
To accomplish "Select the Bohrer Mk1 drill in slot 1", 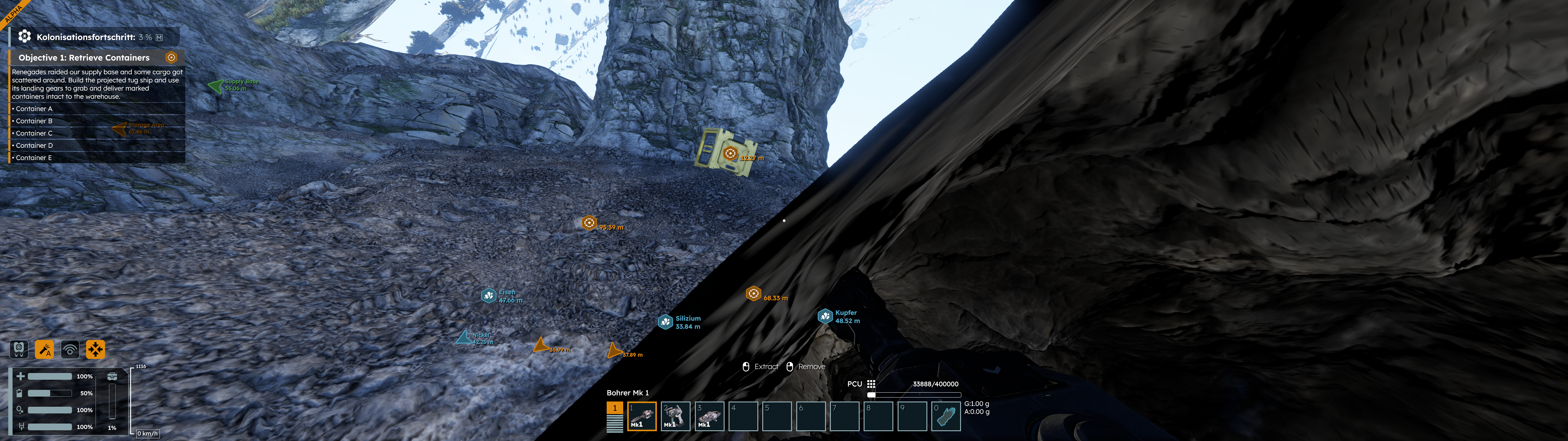I will coord(642,416).
